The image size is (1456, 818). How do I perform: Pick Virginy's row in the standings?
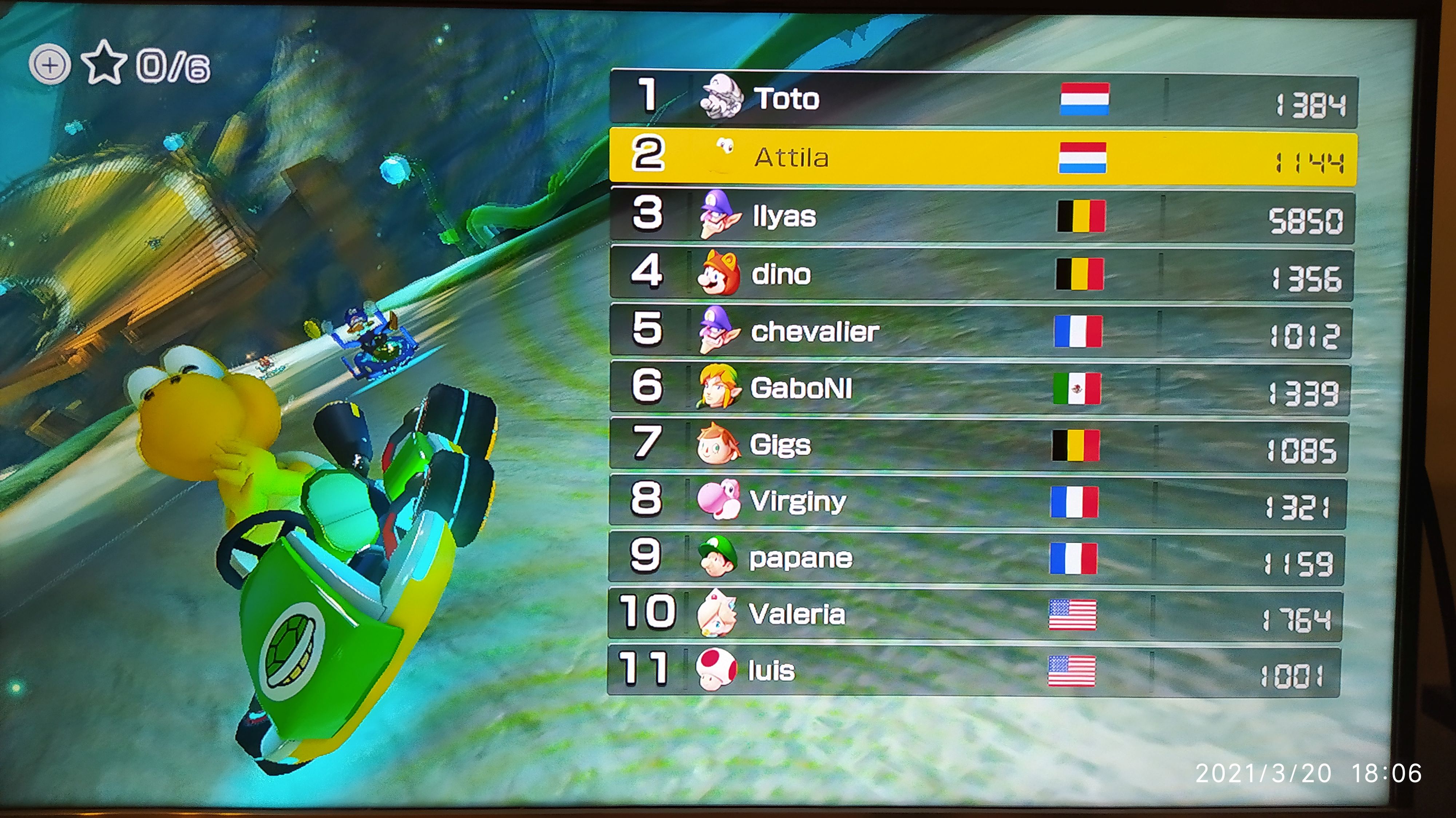(977, 502)
